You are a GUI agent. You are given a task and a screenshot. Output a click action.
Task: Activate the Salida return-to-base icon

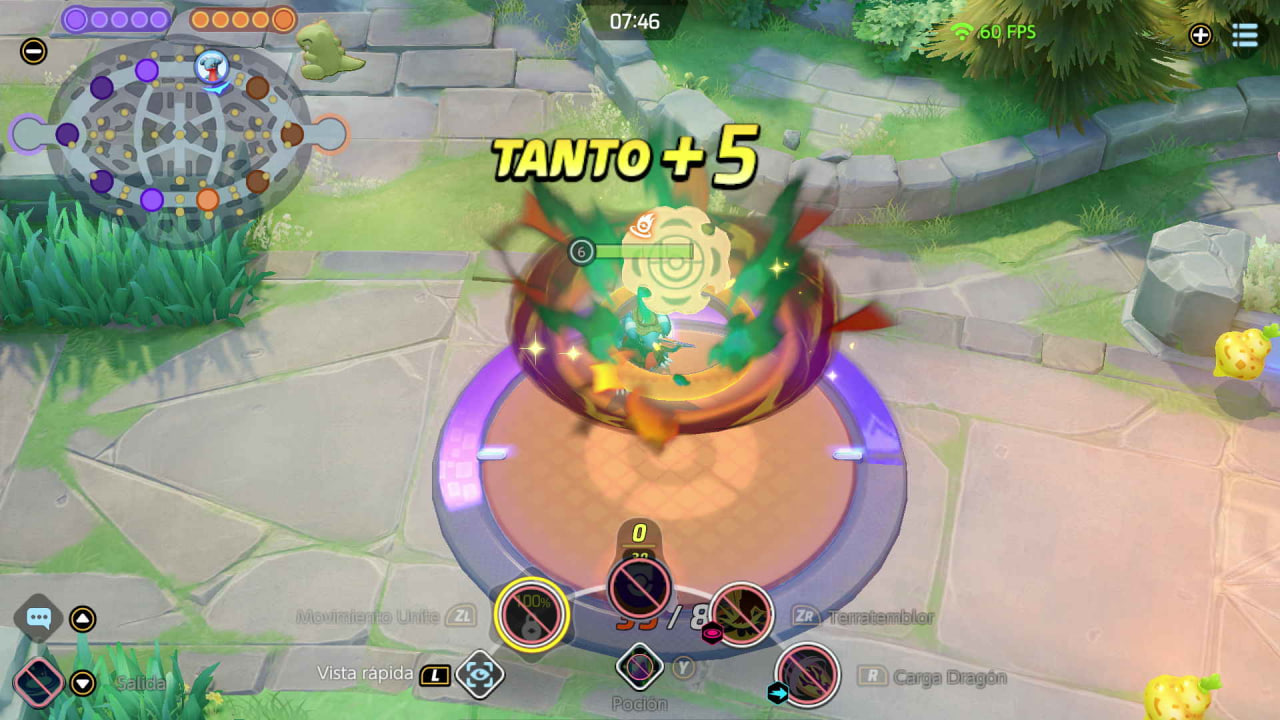[39, 684]
